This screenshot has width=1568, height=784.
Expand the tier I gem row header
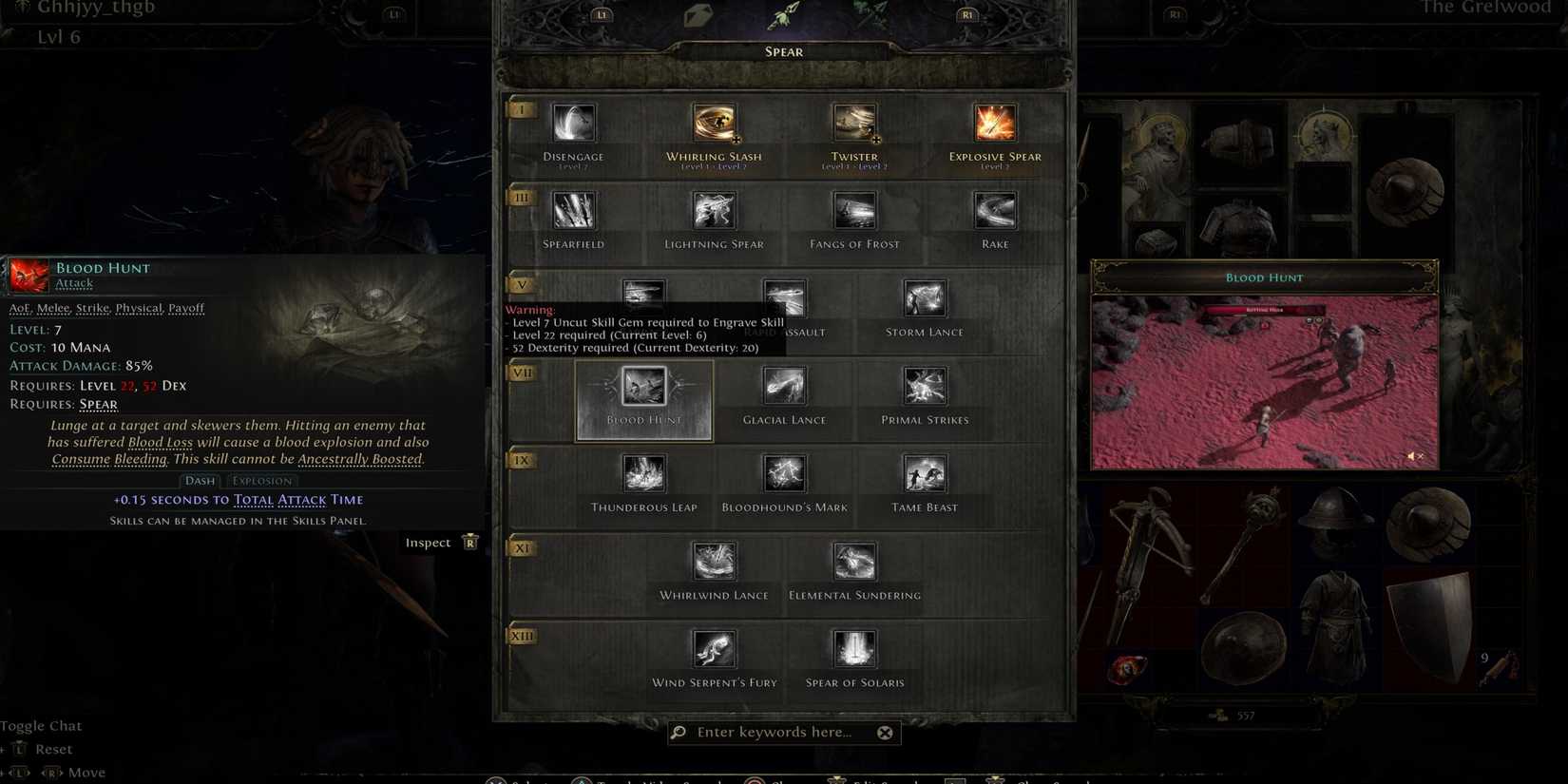click(x=521, y=109)
